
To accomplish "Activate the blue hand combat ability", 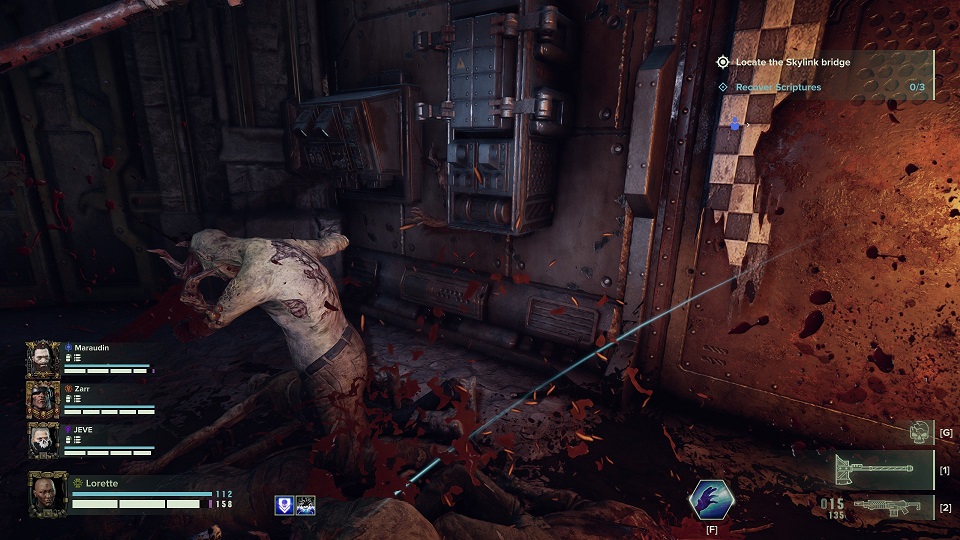I will click(x=711, y=500).
